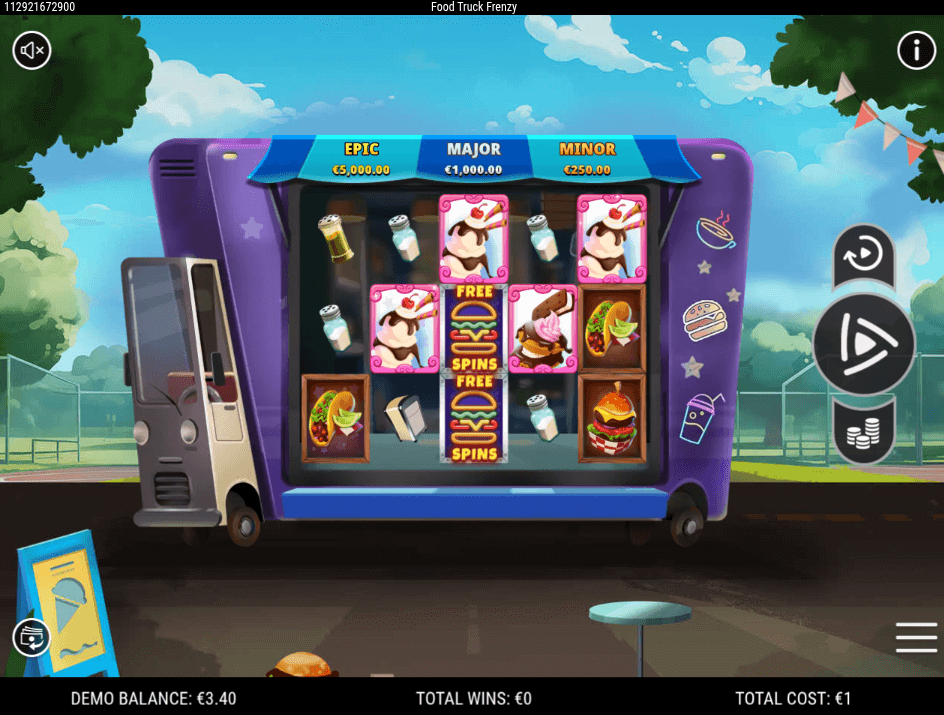Open the round history icon

point(31,637)
